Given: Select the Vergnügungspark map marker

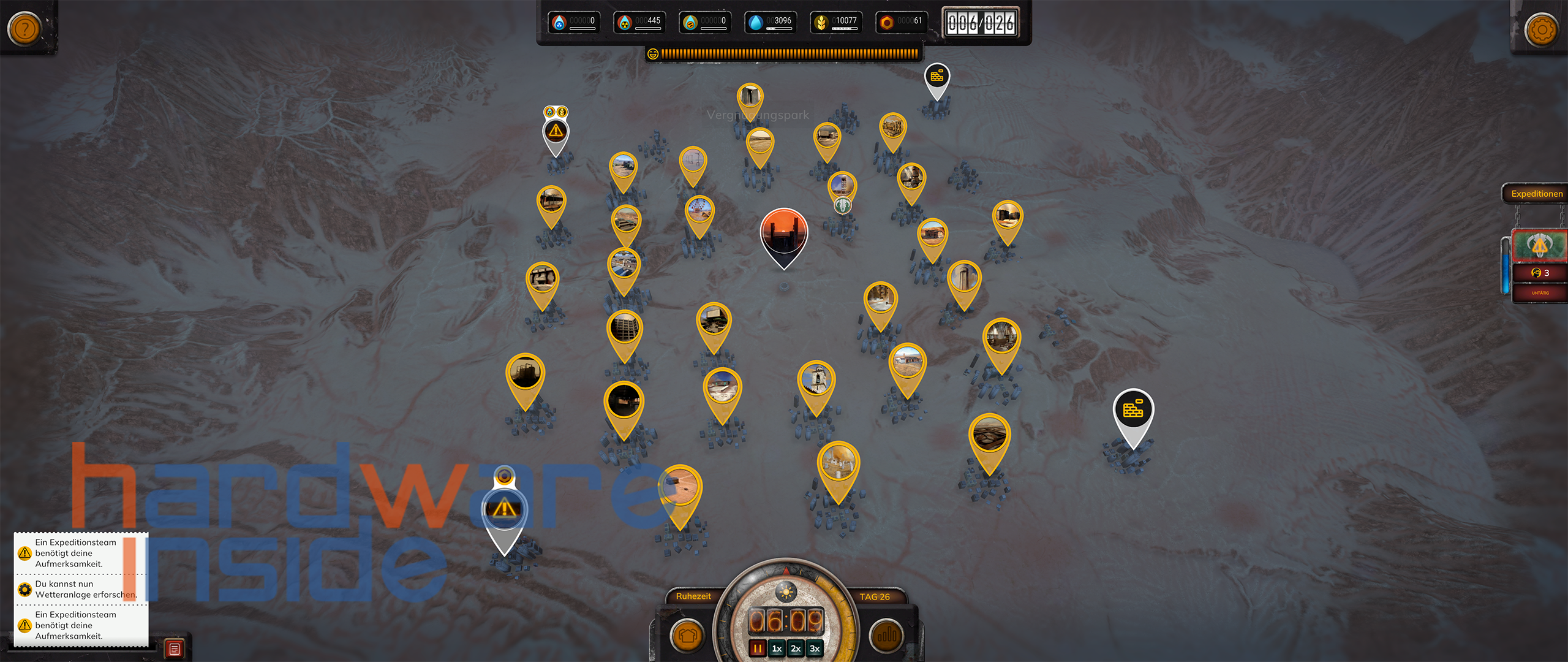Looking at the screenshot, I should (x=750, y=97).
